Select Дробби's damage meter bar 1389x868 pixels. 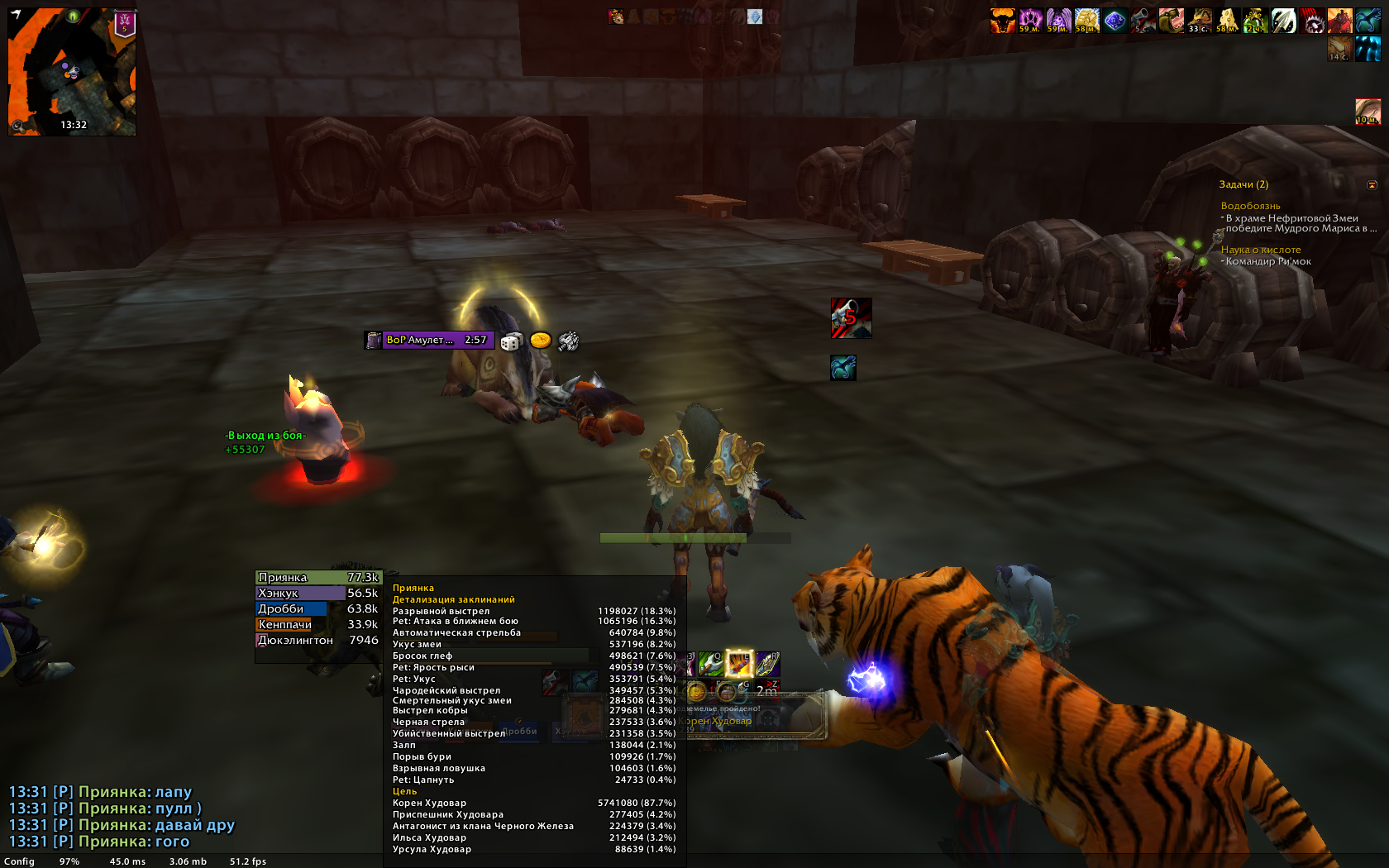point(317,609)
